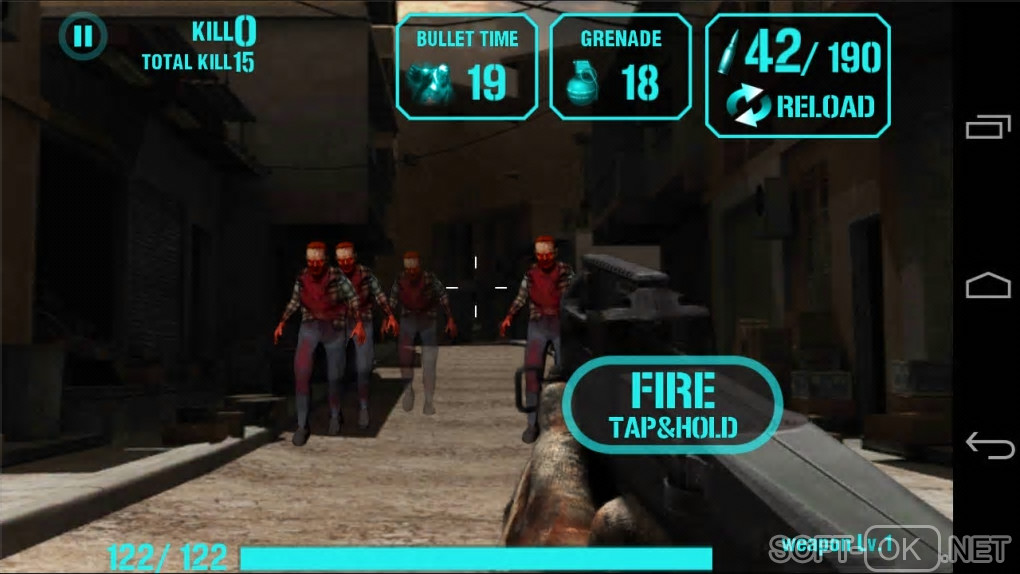1020x574 pixels.
Task: Tap the FIRE button
Action: tap(672, 405)
